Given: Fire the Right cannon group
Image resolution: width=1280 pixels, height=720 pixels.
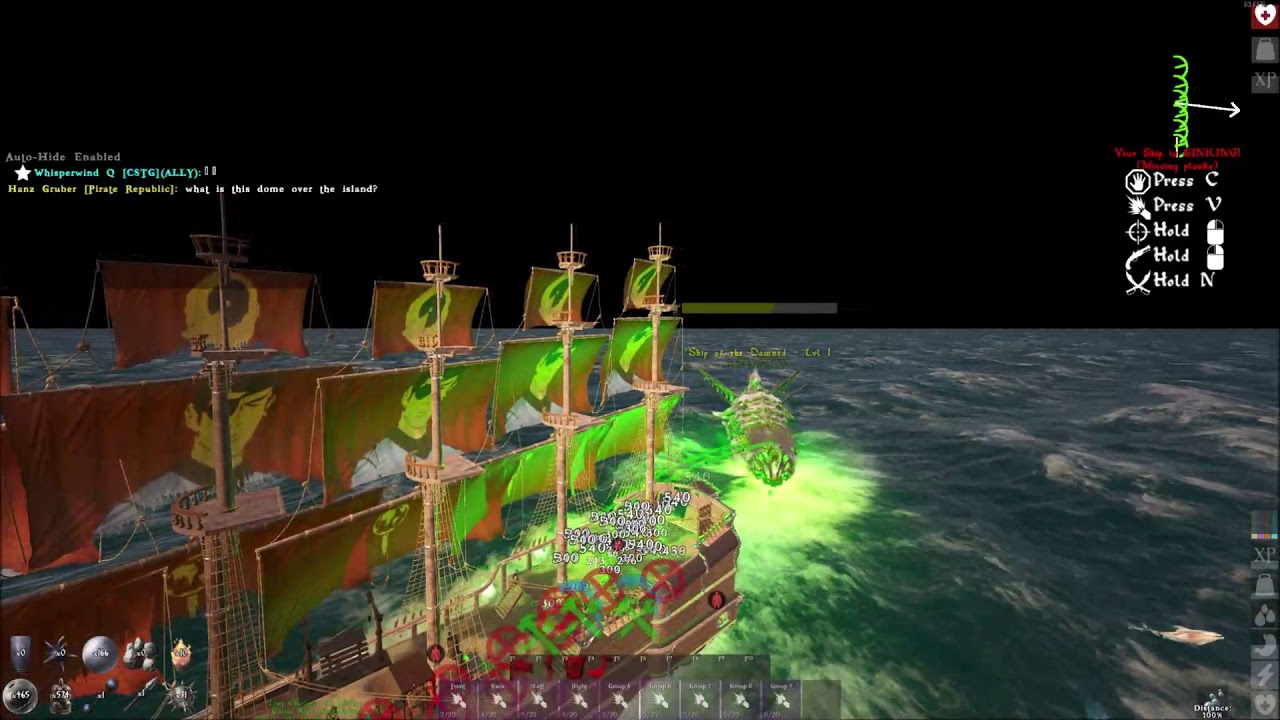Looking at the screenshot, I should coord(579,699).
